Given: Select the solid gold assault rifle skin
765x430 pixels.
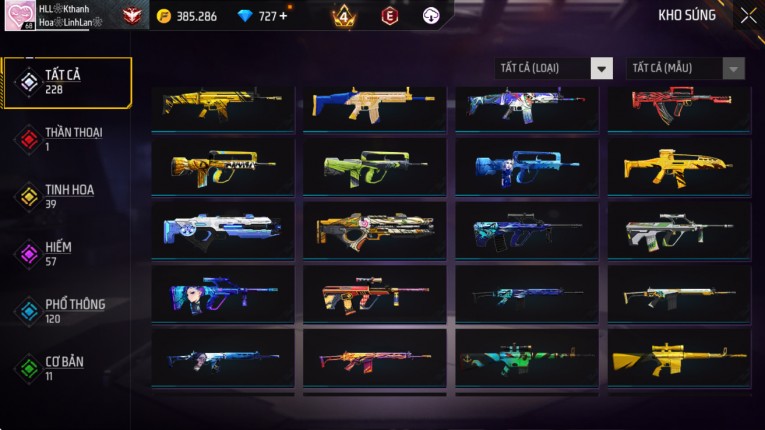Looking at the screenshot, I should 679,167.
